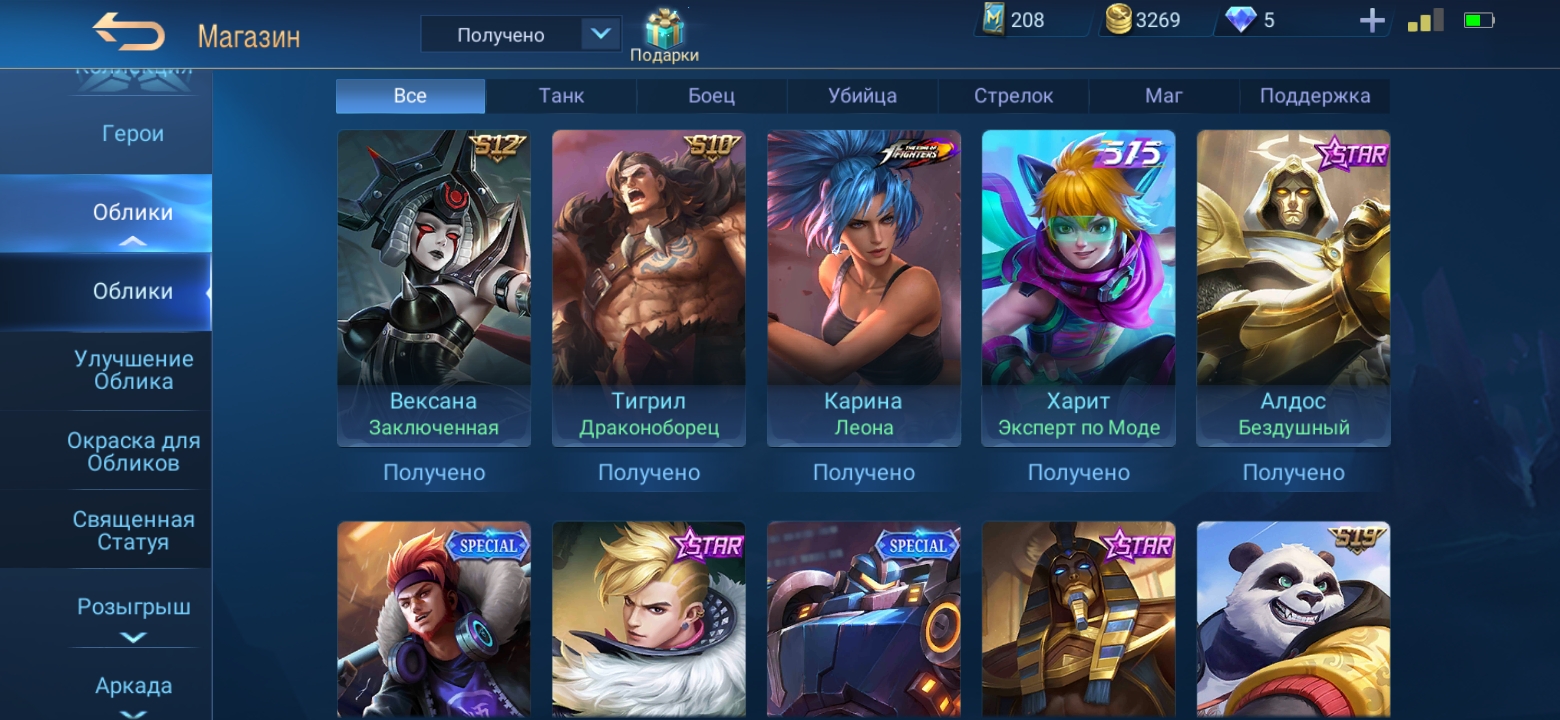
Task: Switch to the Танк tab
Action: click(561, 96)
